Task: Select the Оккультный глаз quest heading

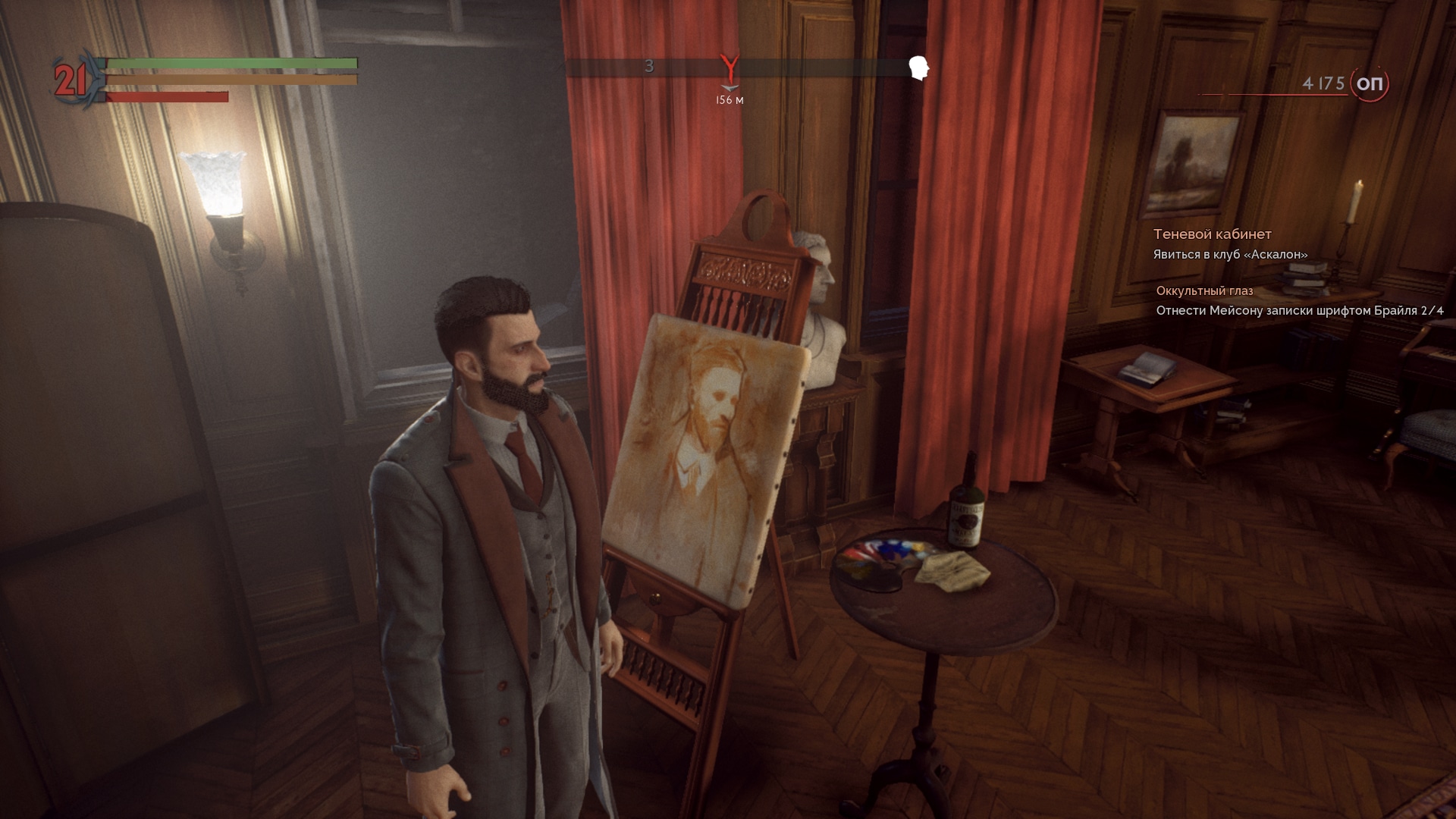Action: pyautogui.click(x=1205, y=290)
